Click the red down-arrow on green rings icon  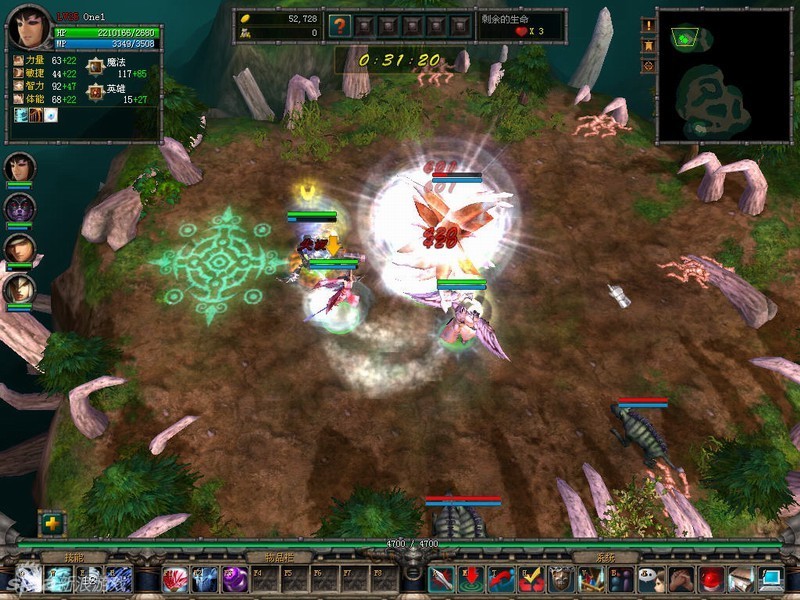point(471,579)
